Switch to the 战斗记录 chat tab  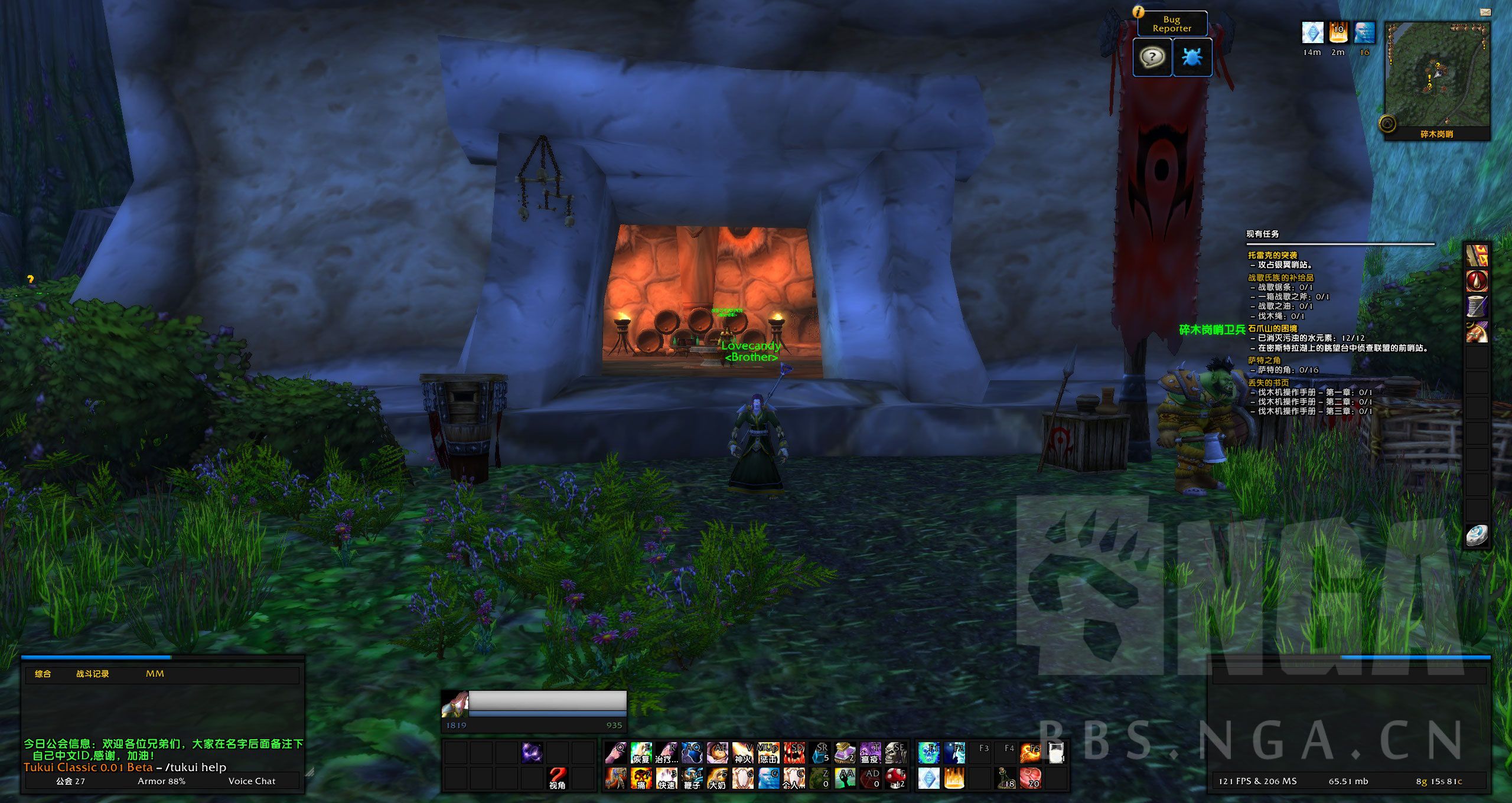tap(92, 674)
